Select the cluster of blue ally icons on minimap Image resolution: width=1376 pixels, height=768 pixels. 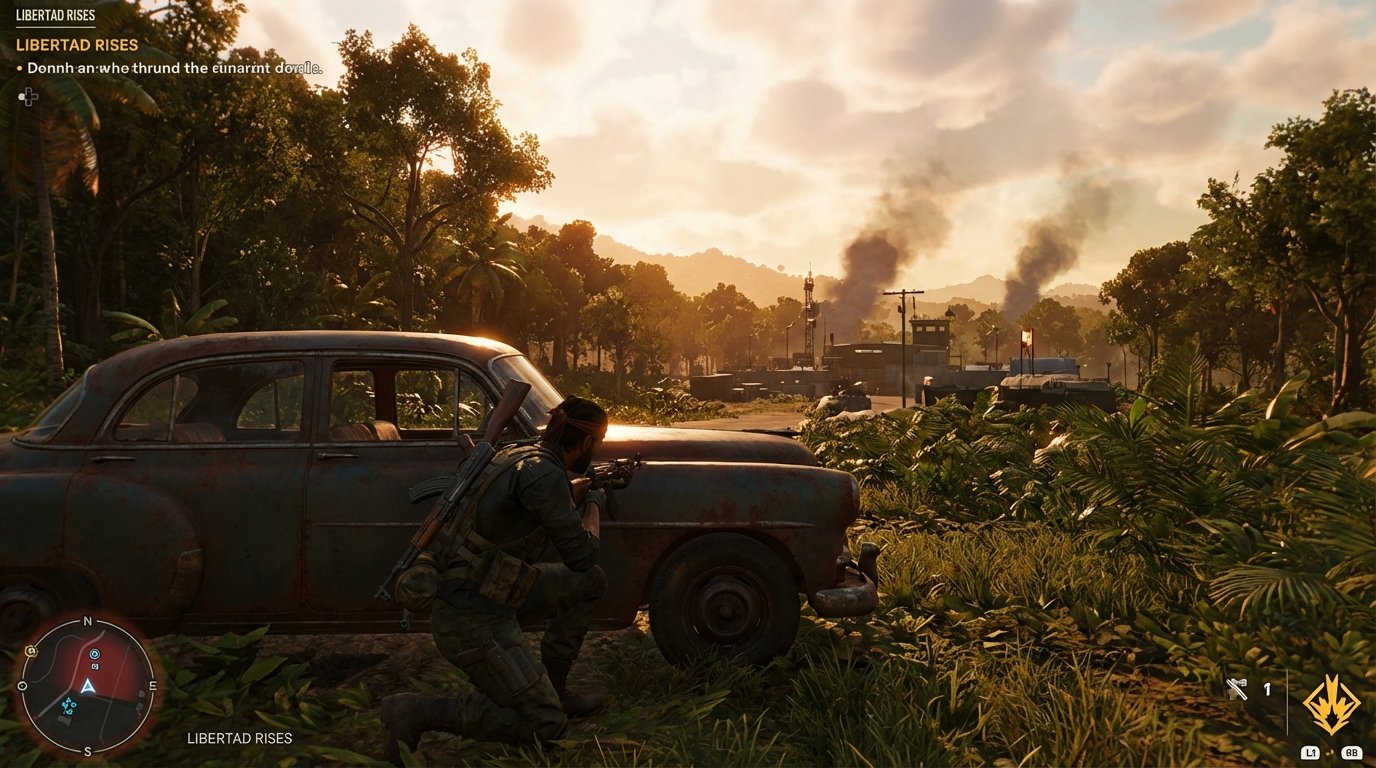coord(69,706)
